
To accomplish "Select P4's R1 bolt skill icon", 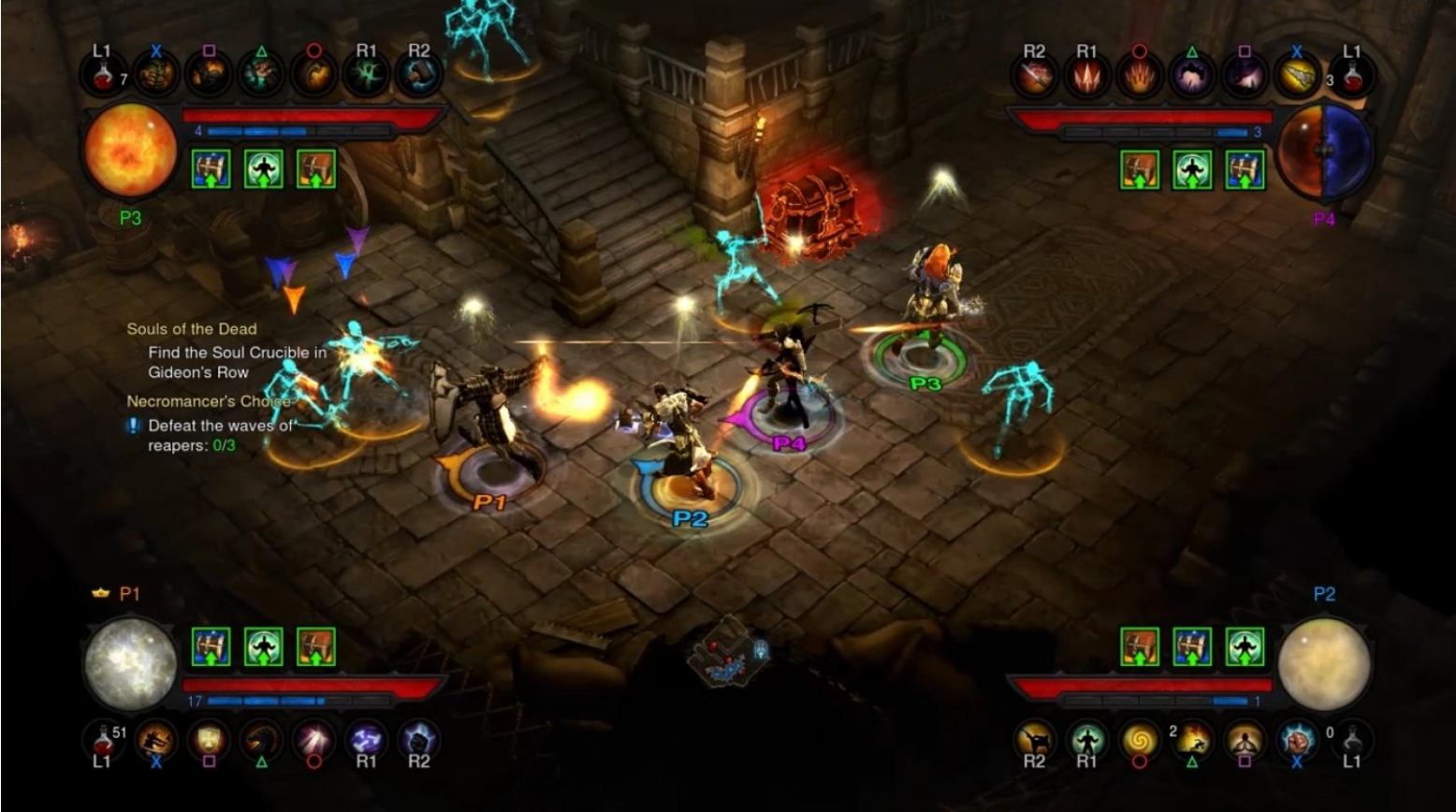I will pos(1085,77).
